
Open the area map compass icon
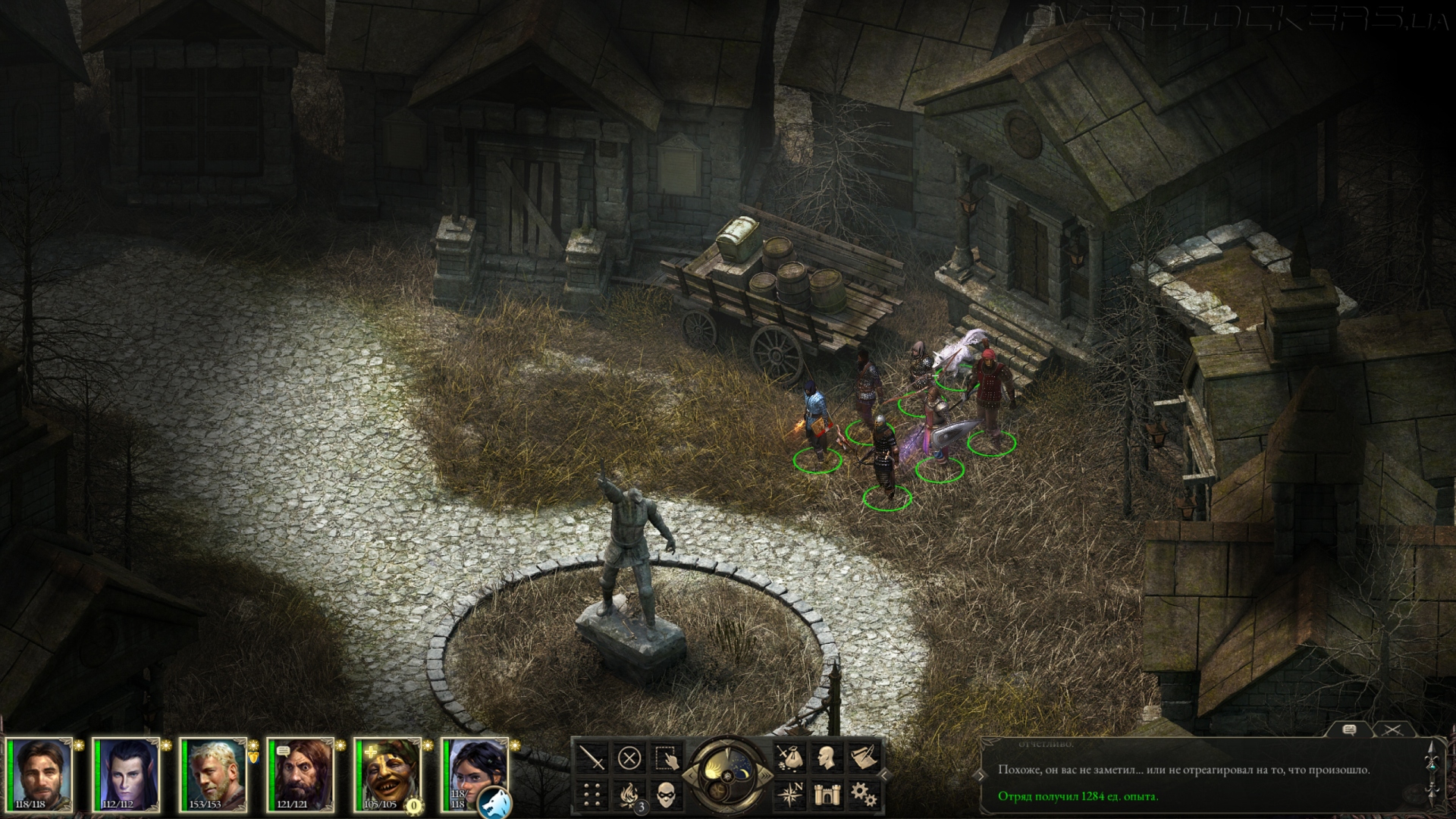coord(789,794)
